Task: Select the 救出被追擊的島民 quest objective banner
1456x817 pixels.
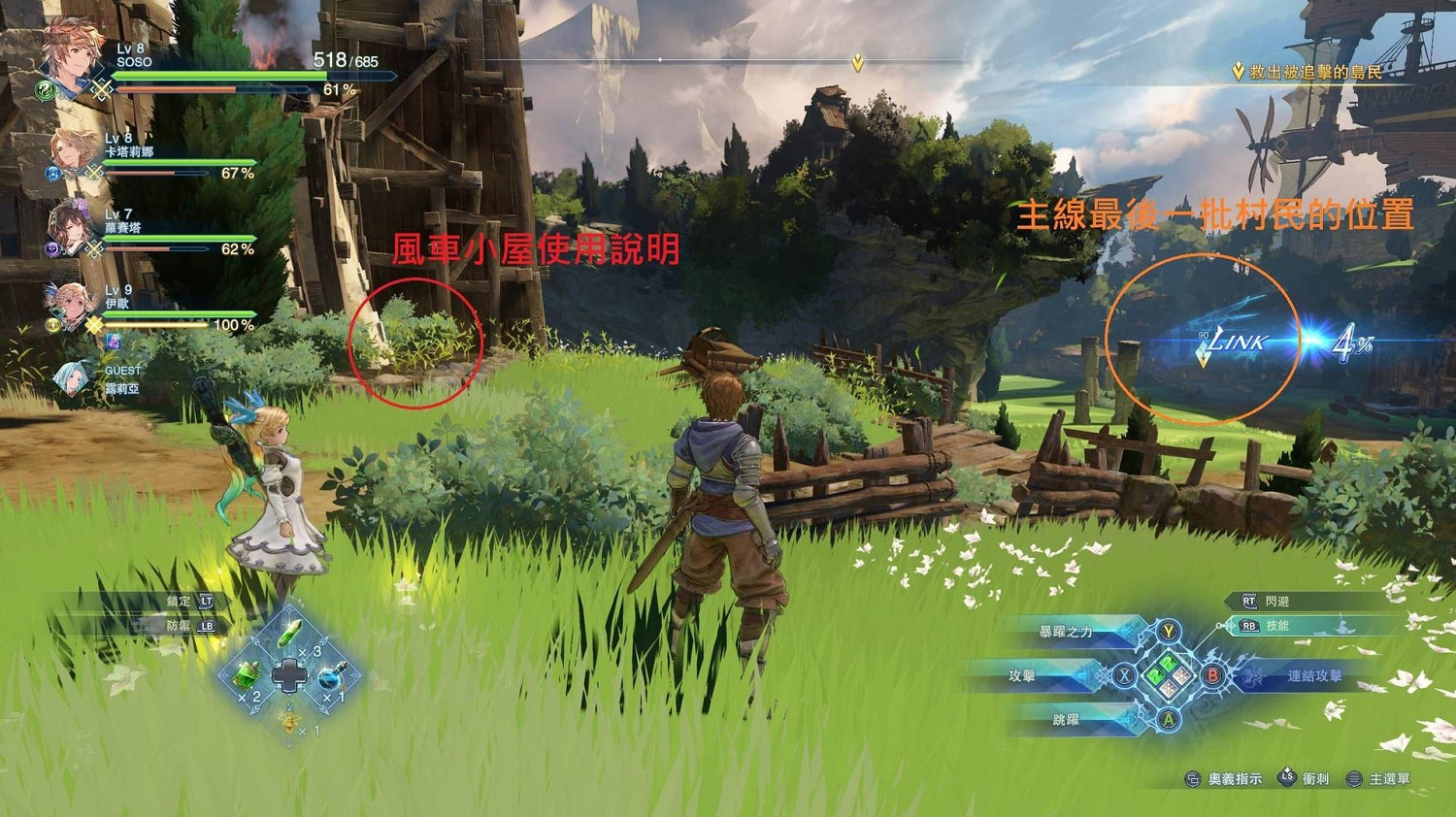Action: click(x=1306, y=70)
